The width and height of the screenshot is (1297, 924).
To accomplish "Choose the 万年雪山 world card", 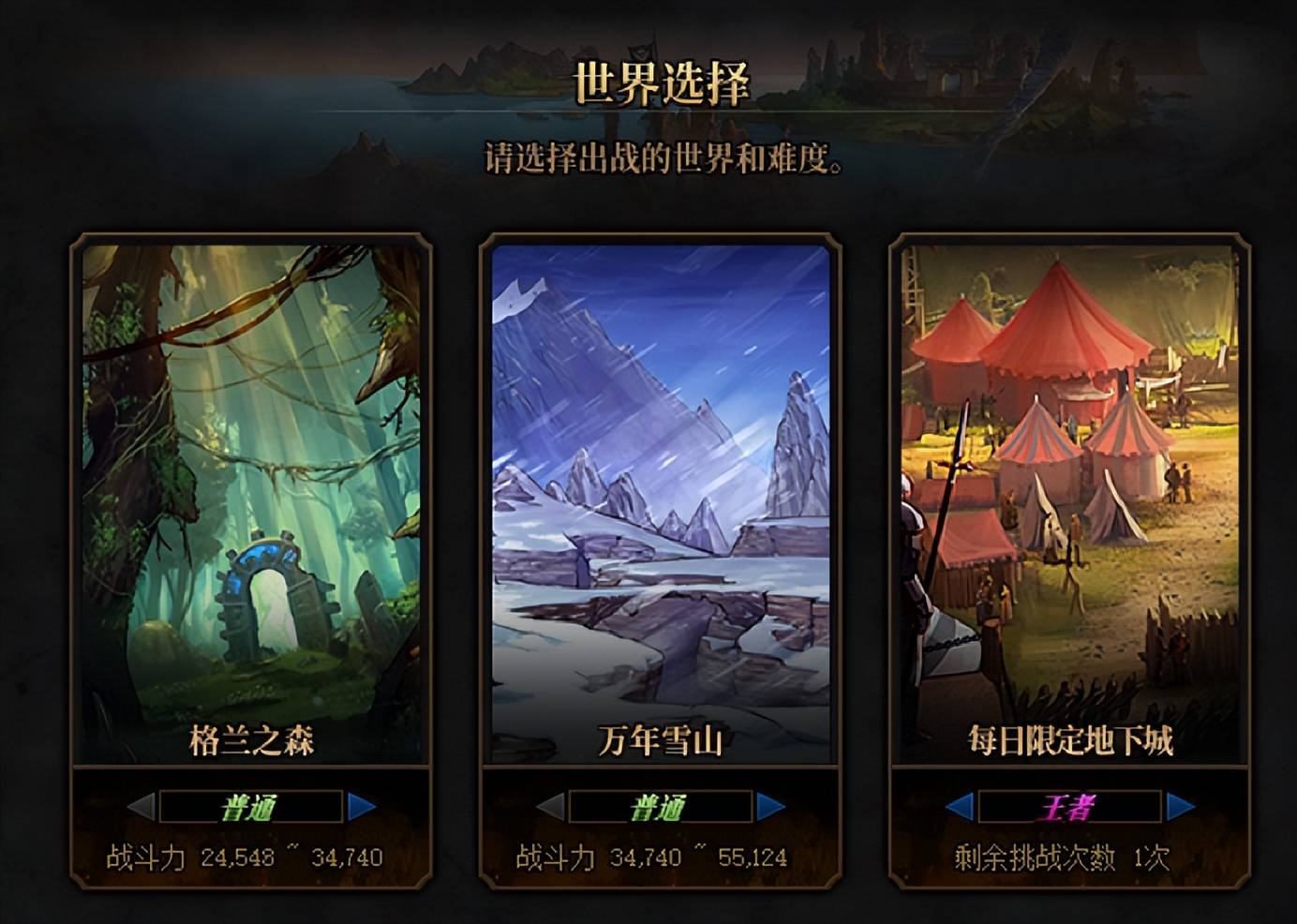I will (x=661, y=501).
